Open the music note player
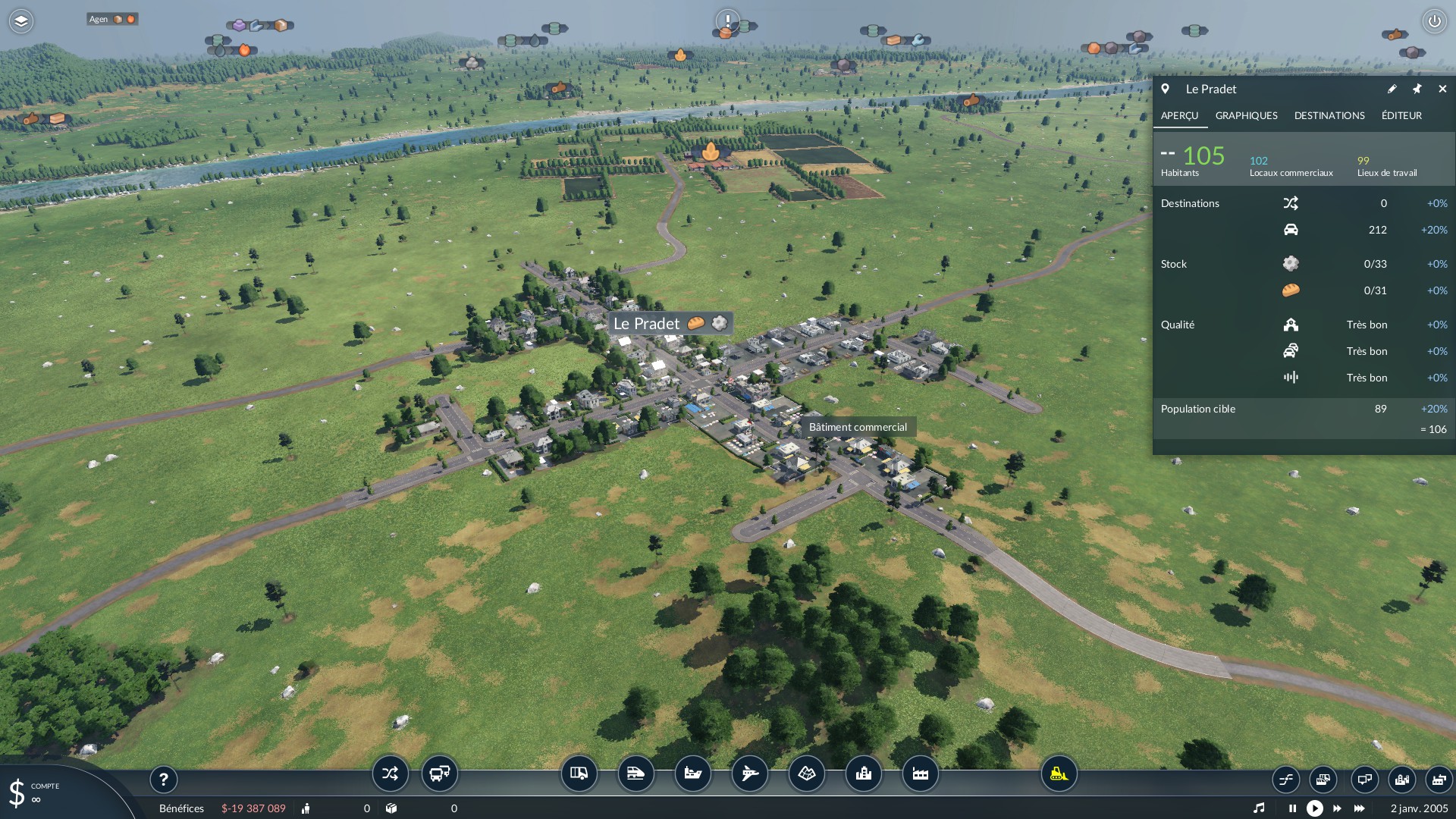Viewport: 1456px width, 819px height. pos(1259,808)
